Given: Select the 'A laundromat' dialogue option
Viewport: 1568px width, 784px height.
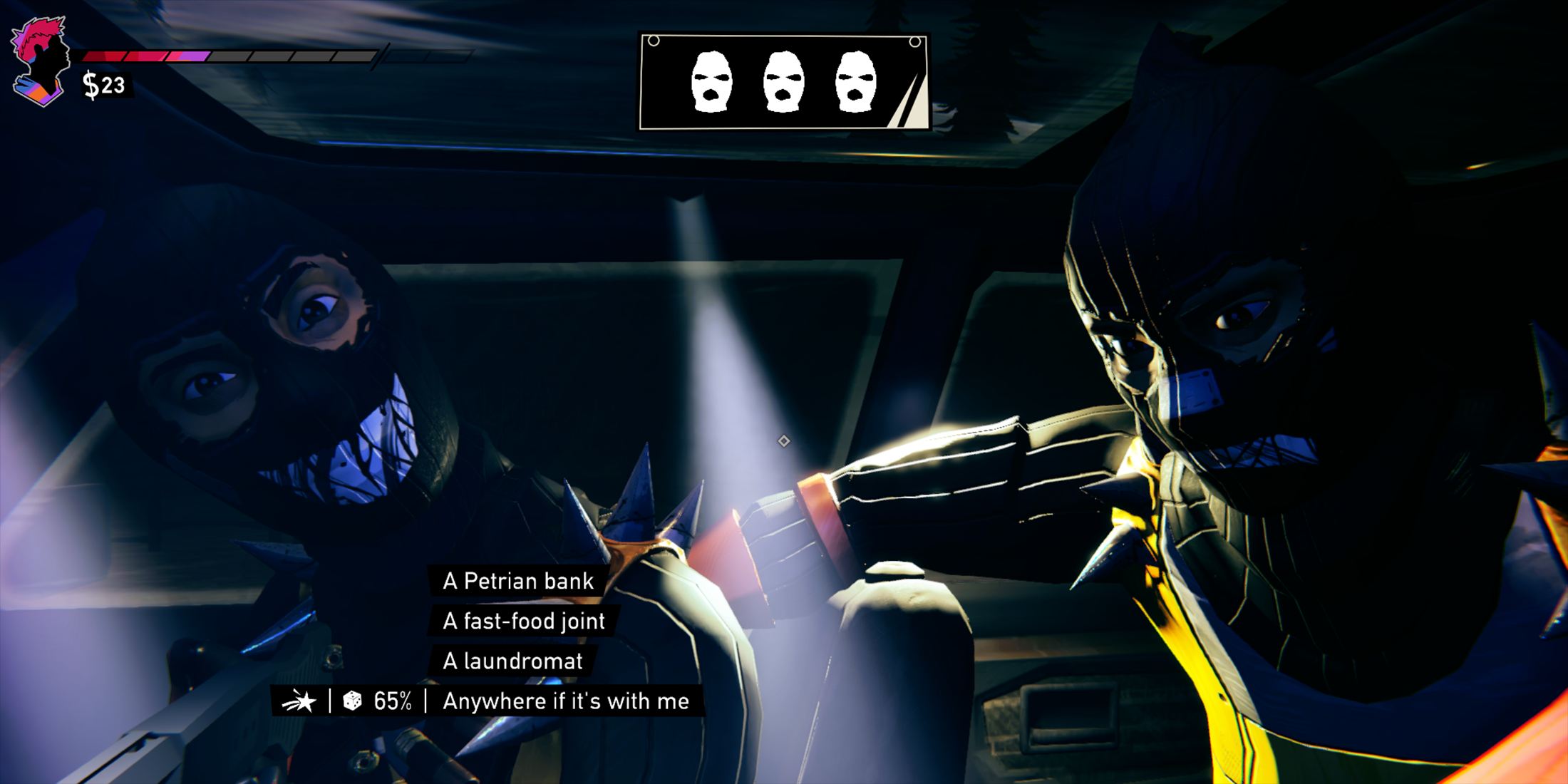Looking at the screenshot, I should click(x=512, y=661).
